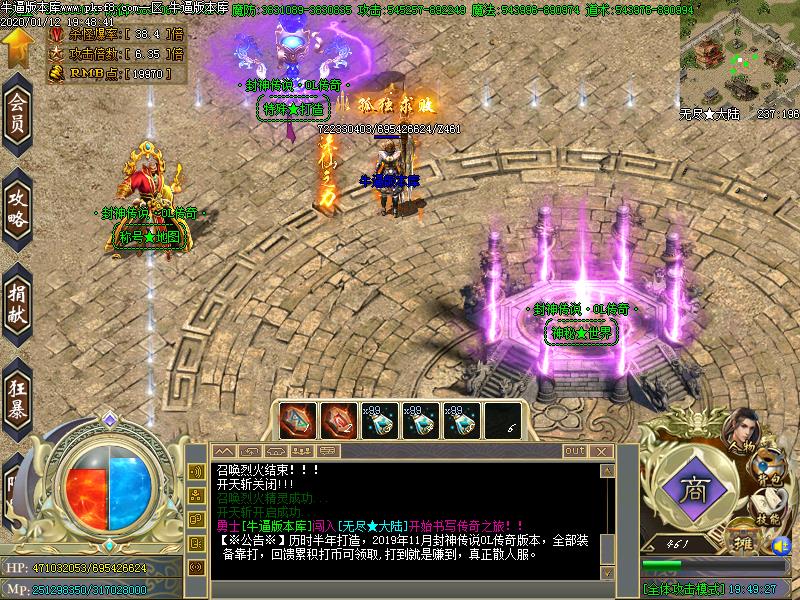Open the 会员 membership side tab
The width and height of the screenshot is (800, 600).
17,115
